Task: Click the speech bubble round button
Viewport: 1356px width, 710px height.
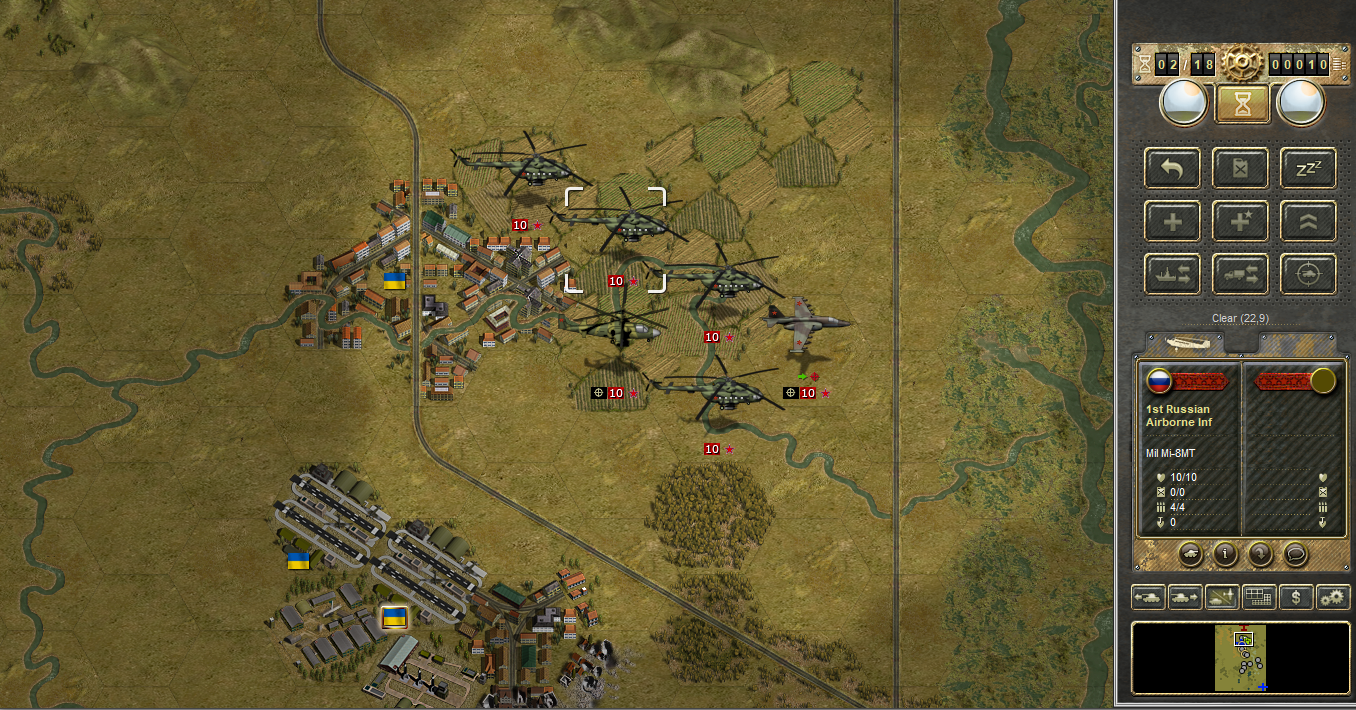Action: coord(1295,552)
